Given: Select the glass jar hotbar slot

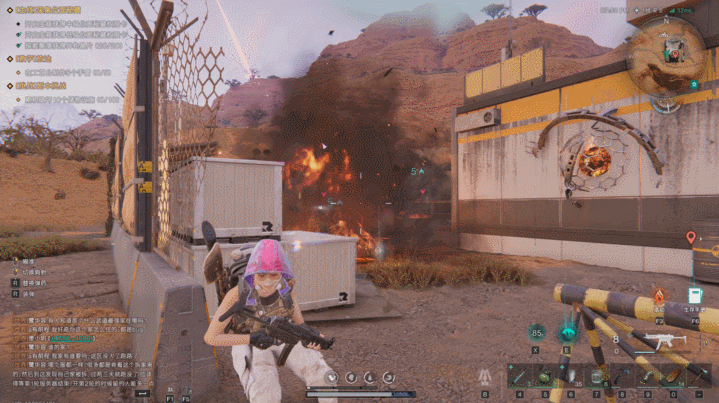Looking at the screenshot, I should coord(596,376).
